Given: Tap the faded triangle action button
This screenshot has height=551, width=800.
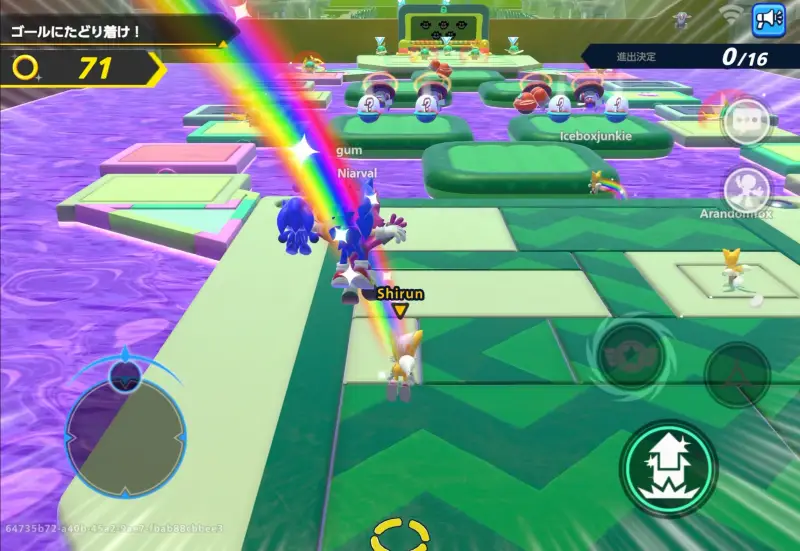Looking at the screenshot, I should [736, 374].
